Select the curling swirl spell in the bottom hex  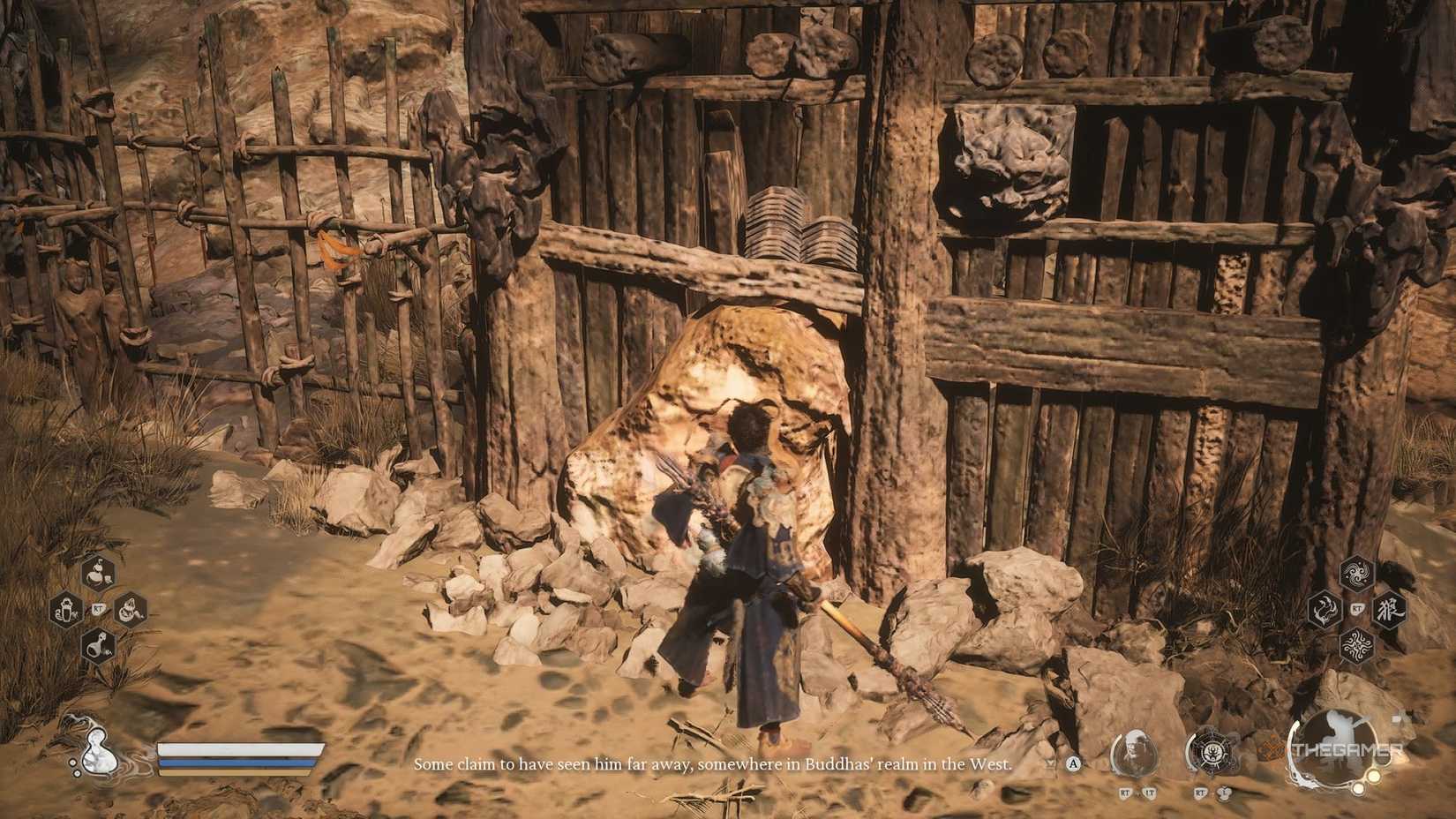pyautogui.click(x=1358, y=645)
